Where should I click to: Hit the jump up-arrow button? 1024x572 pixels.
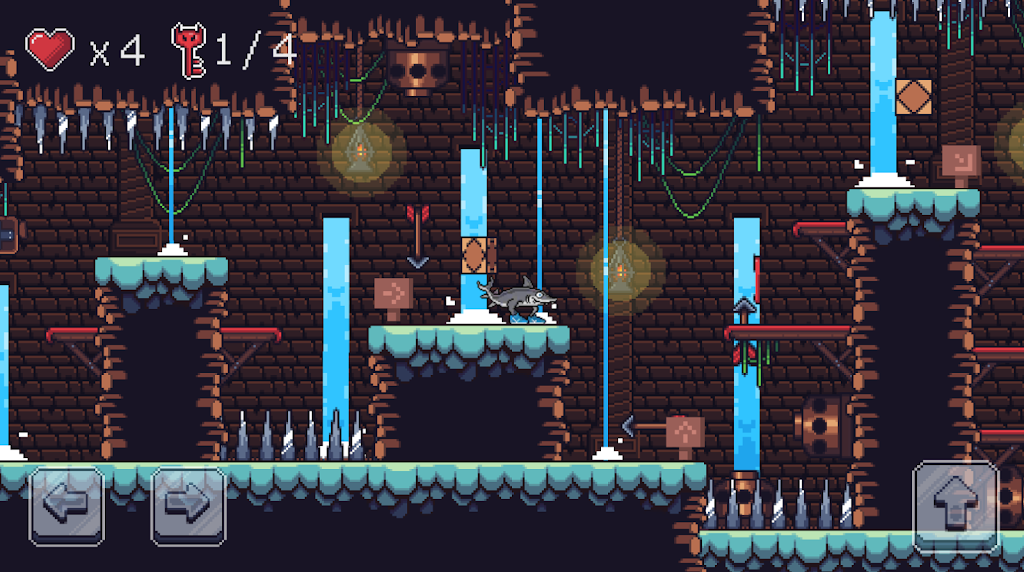(x=956, y=508)
